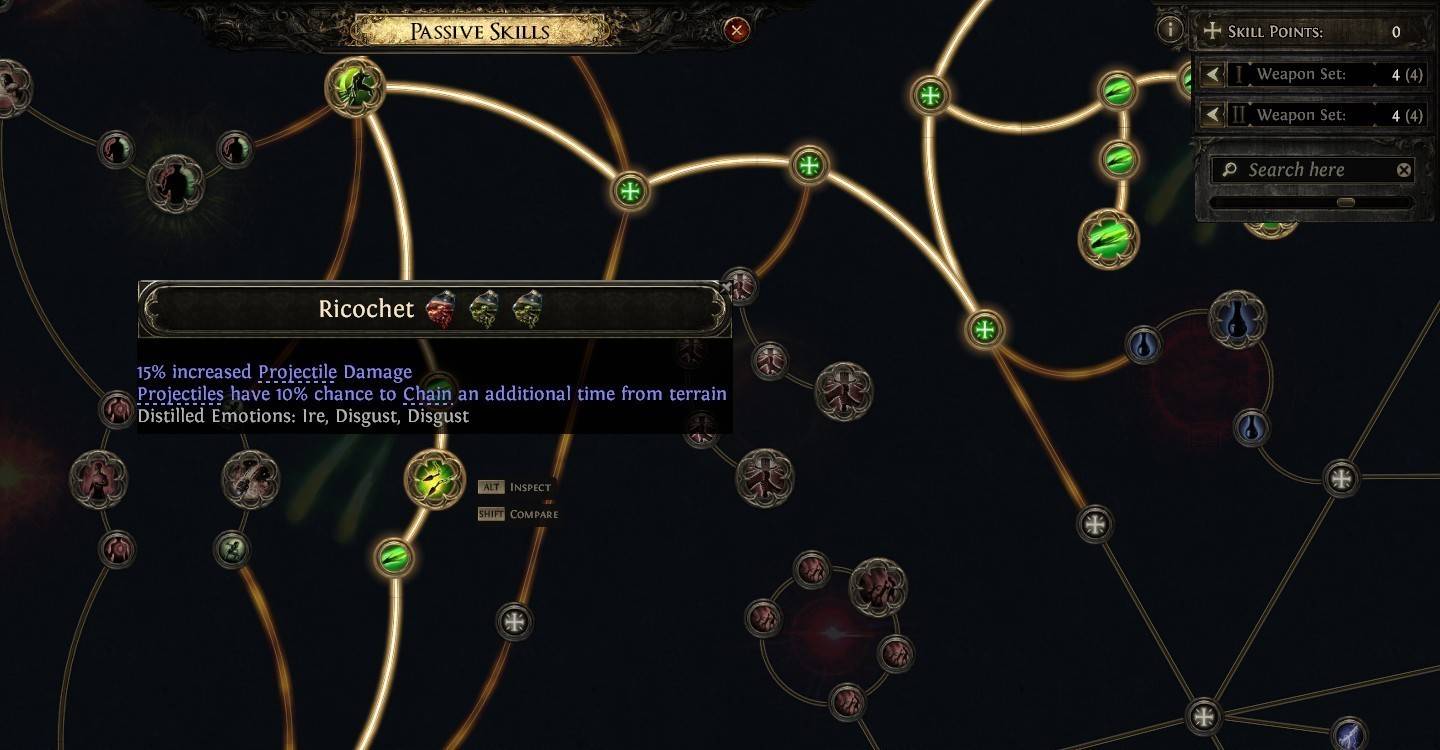Click the magnifying glass icon in the search bar
1440x750 pixels.
coord(1227,169)
